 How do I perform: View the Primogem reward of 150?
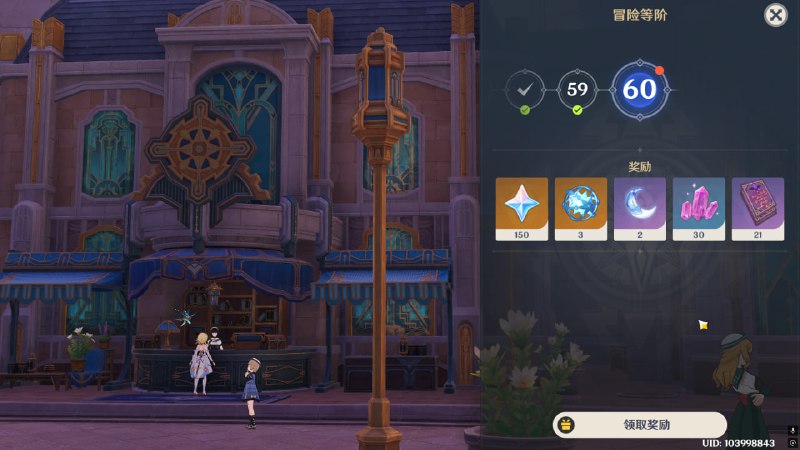tap(522, 208)
